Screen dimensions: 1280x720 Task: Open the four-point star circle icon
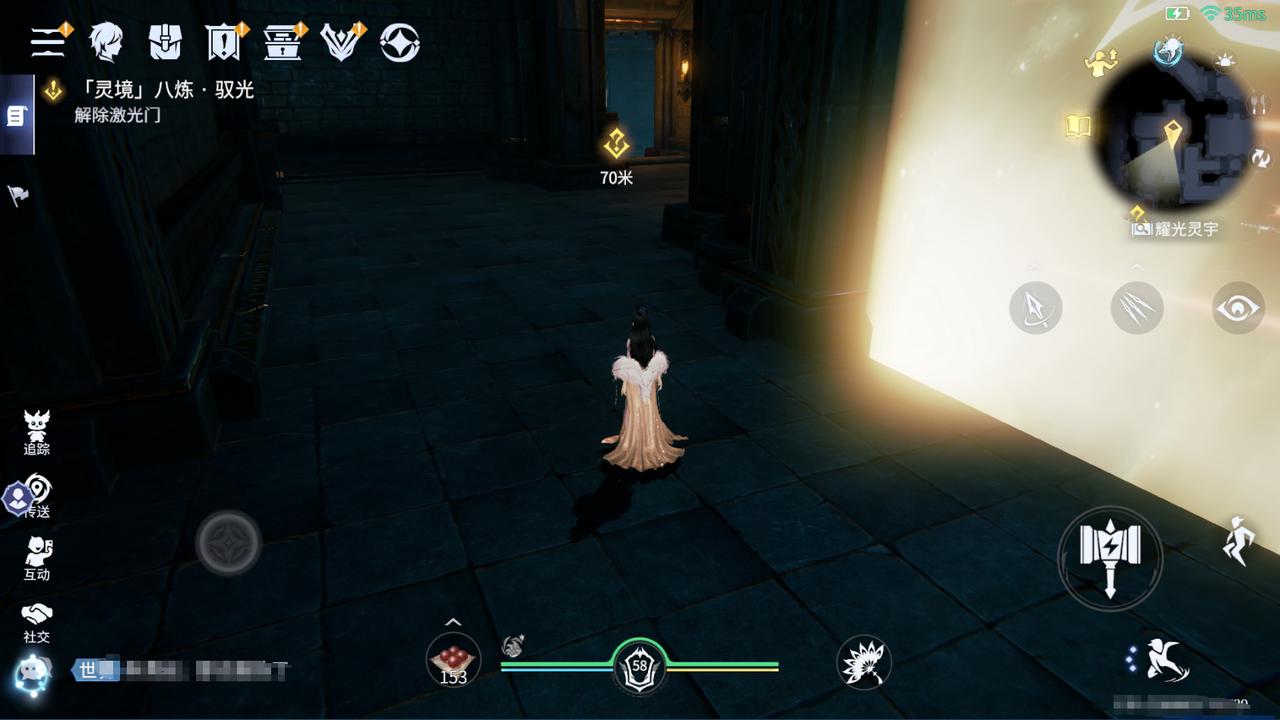(399, 42)
